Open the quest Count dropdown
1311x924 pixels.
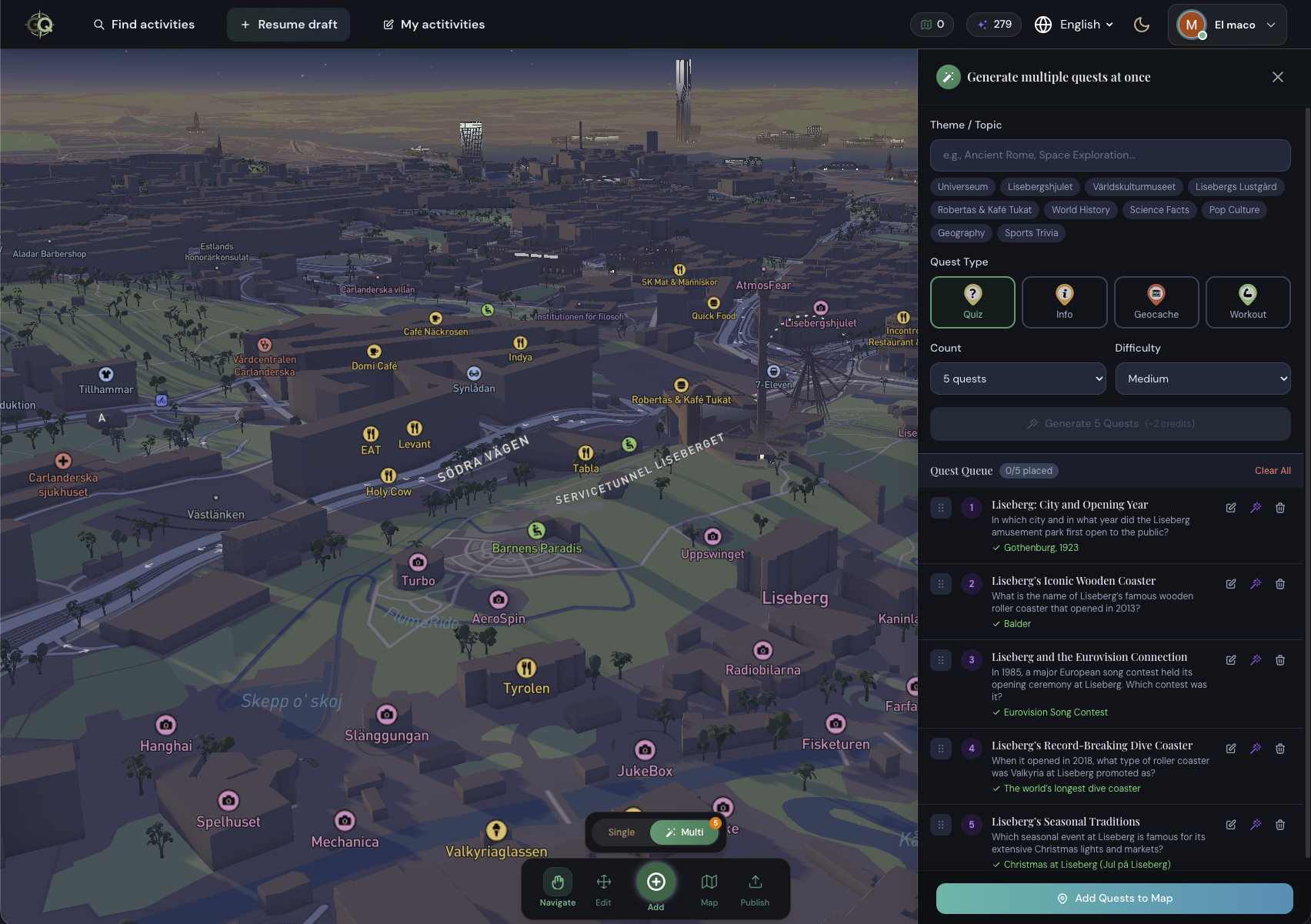pos(1018,379)
